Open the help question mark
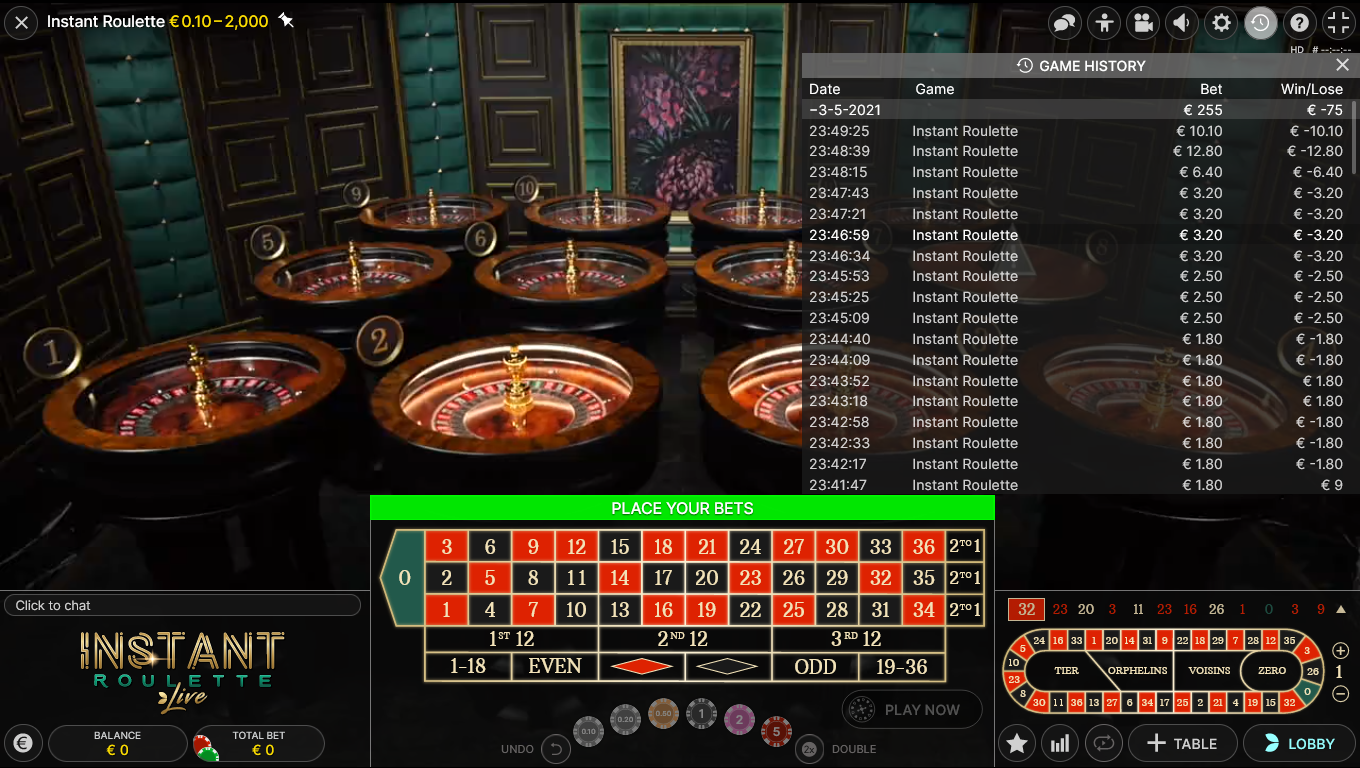 click(x=1299, y=23)
